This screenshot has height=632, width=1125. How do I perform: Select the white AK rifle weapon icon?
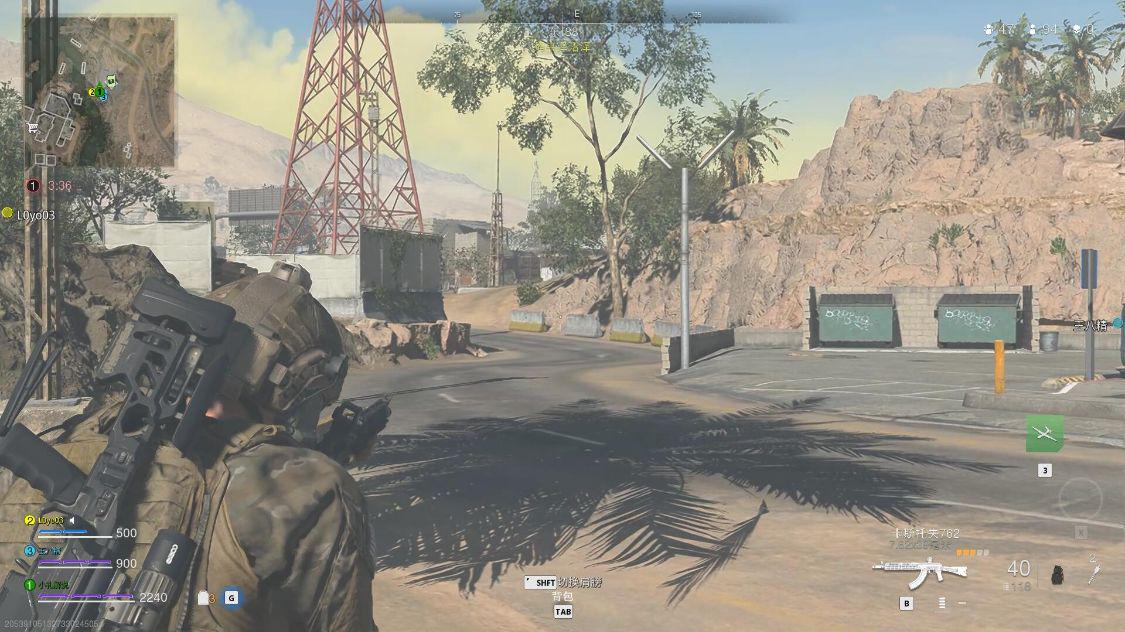pos(919,572)
